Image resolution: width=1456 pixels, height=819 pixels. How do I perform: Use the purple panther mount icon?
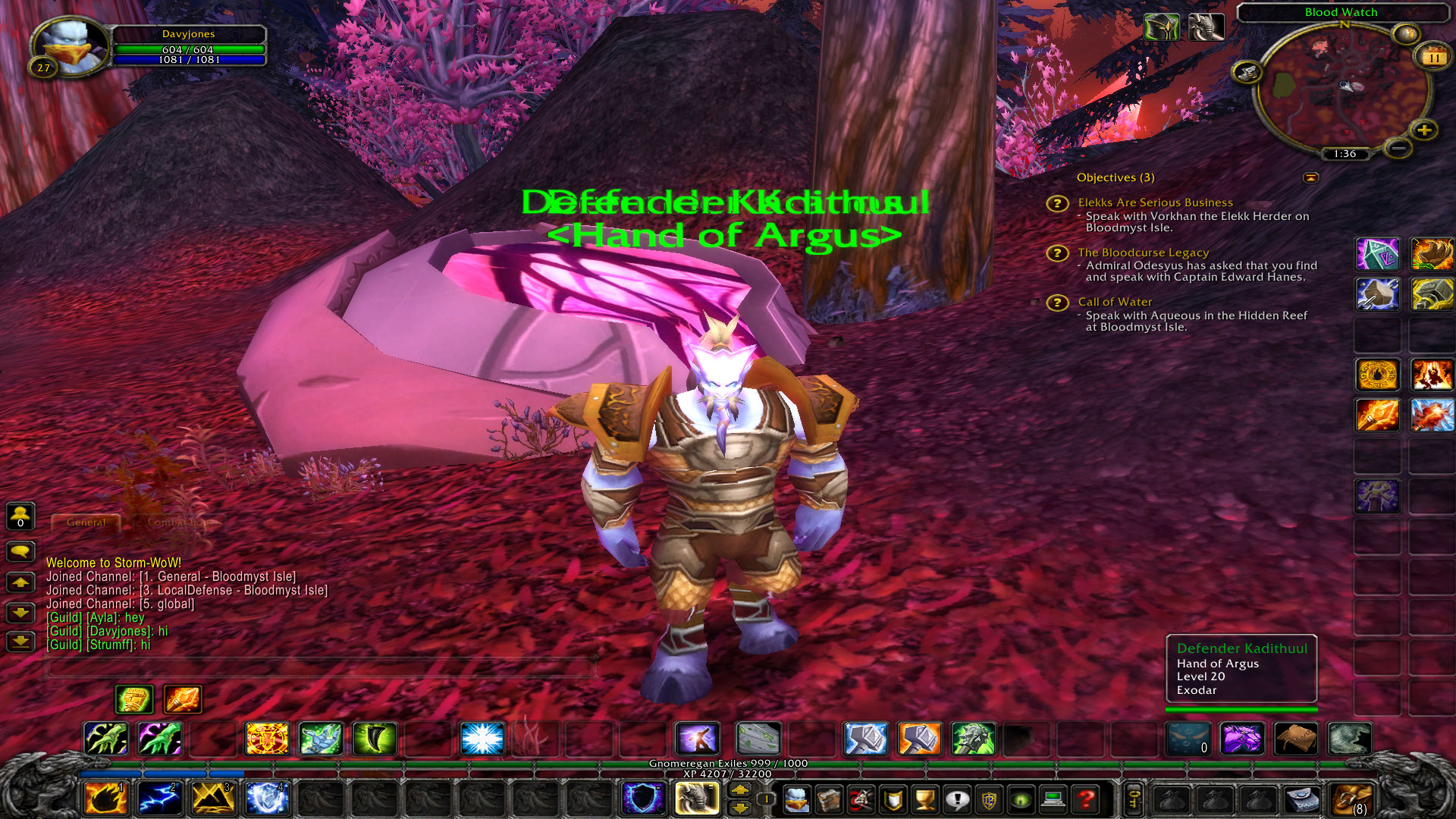point(1241,739)
